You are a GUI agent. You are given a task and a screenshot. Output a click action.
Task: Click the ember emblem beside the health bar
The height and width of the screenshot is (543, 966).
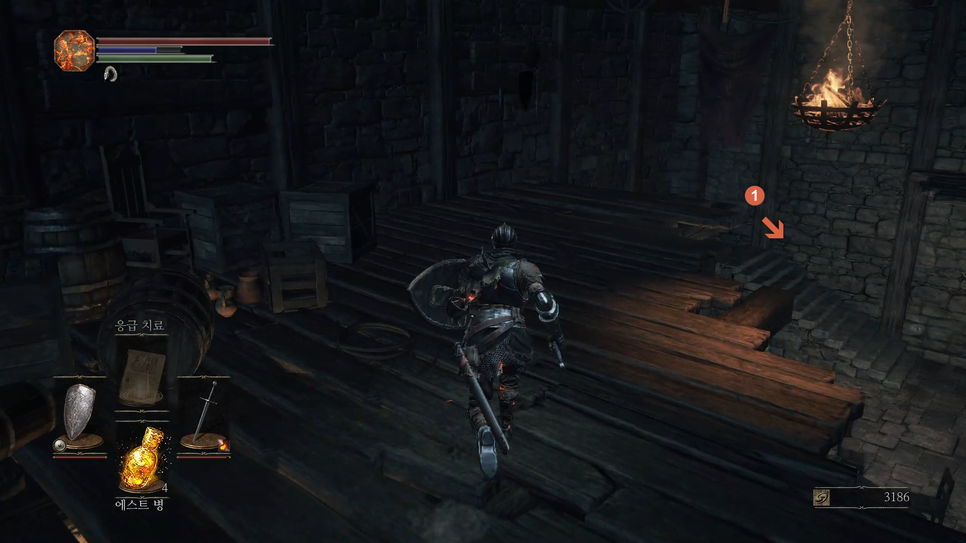tap(75, 51)
